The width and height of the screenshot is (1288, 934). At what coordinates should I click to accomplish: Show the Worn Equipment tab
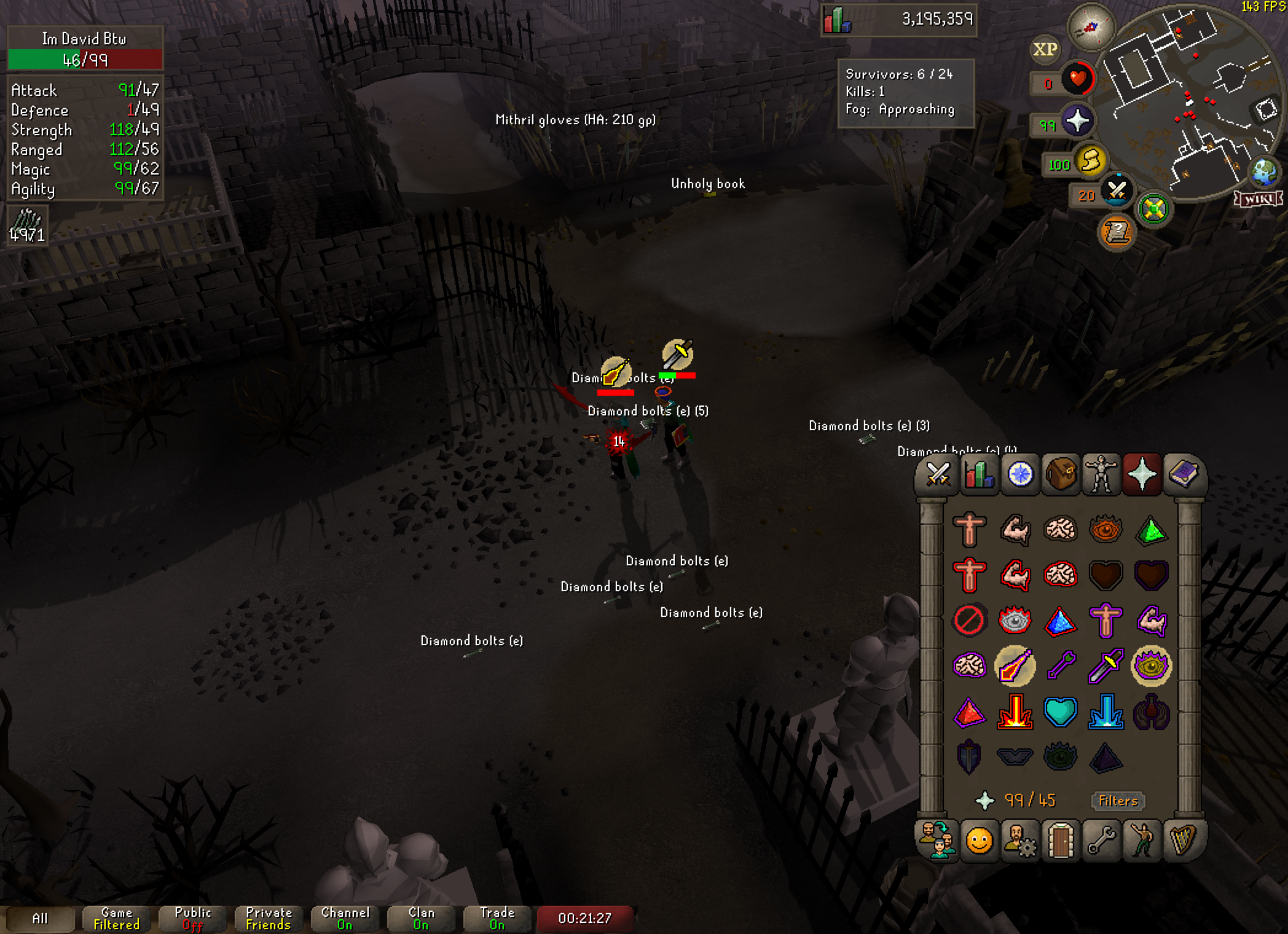(x=1101, y=474)
